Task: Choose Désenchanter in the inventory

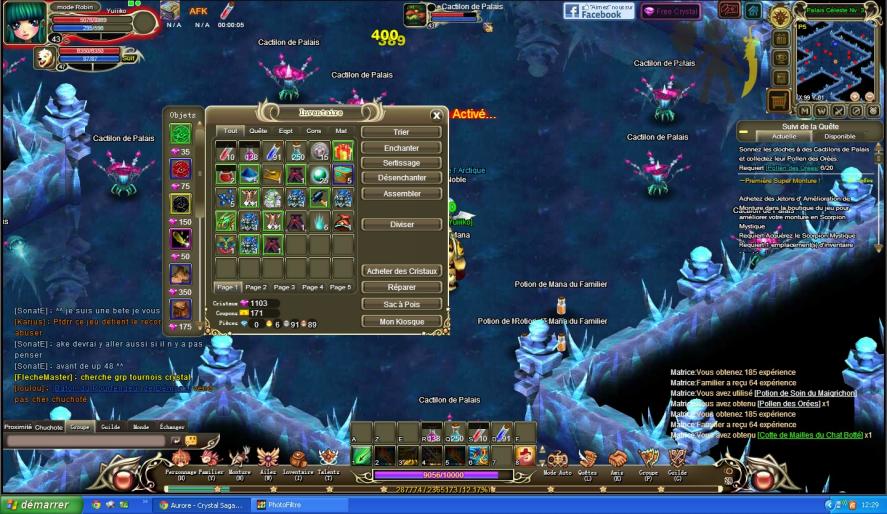Action: [x=401, y=178]
